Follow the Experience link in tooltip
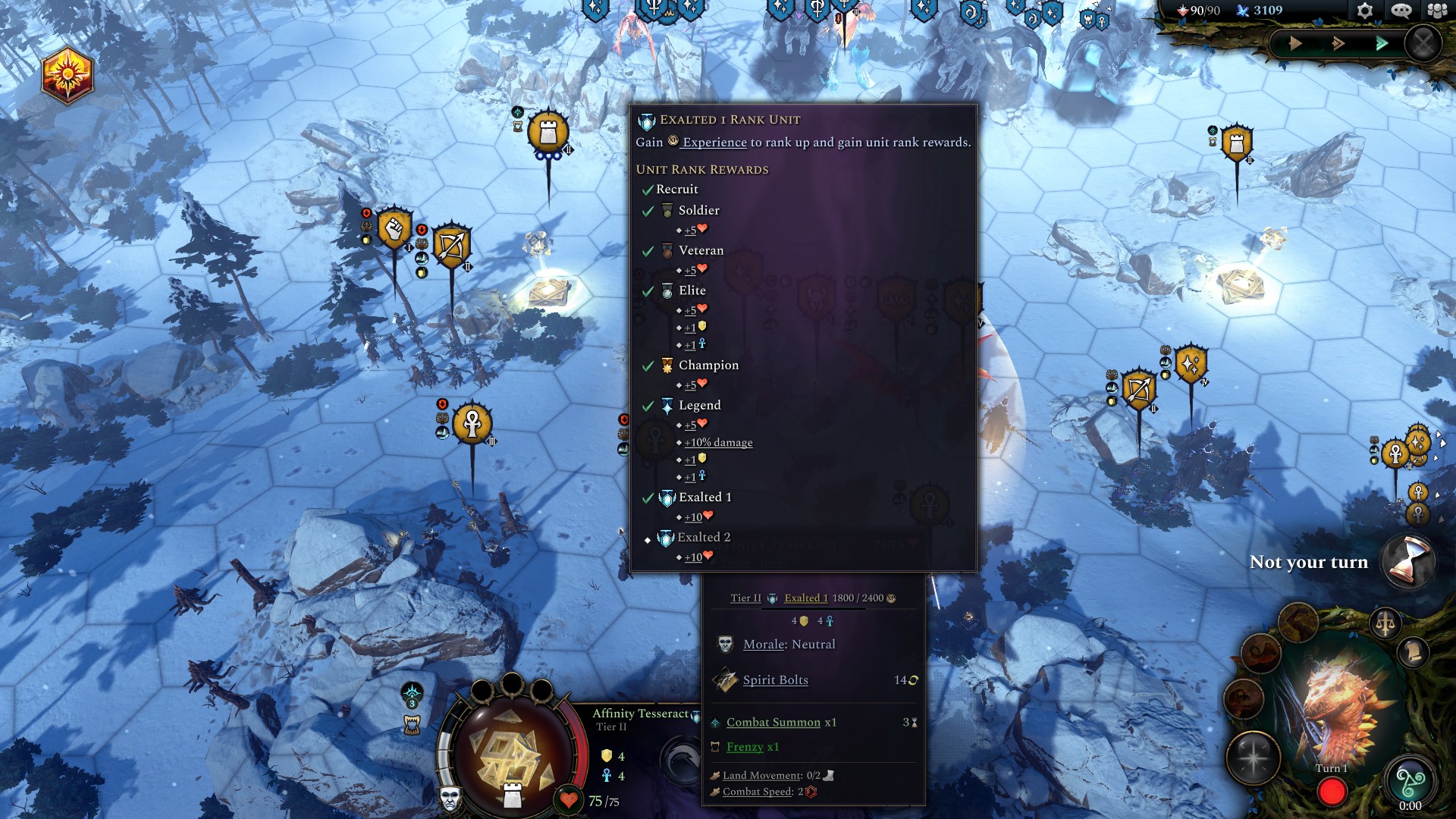The height and width of the screenshot is (819, 1456). 714,143
